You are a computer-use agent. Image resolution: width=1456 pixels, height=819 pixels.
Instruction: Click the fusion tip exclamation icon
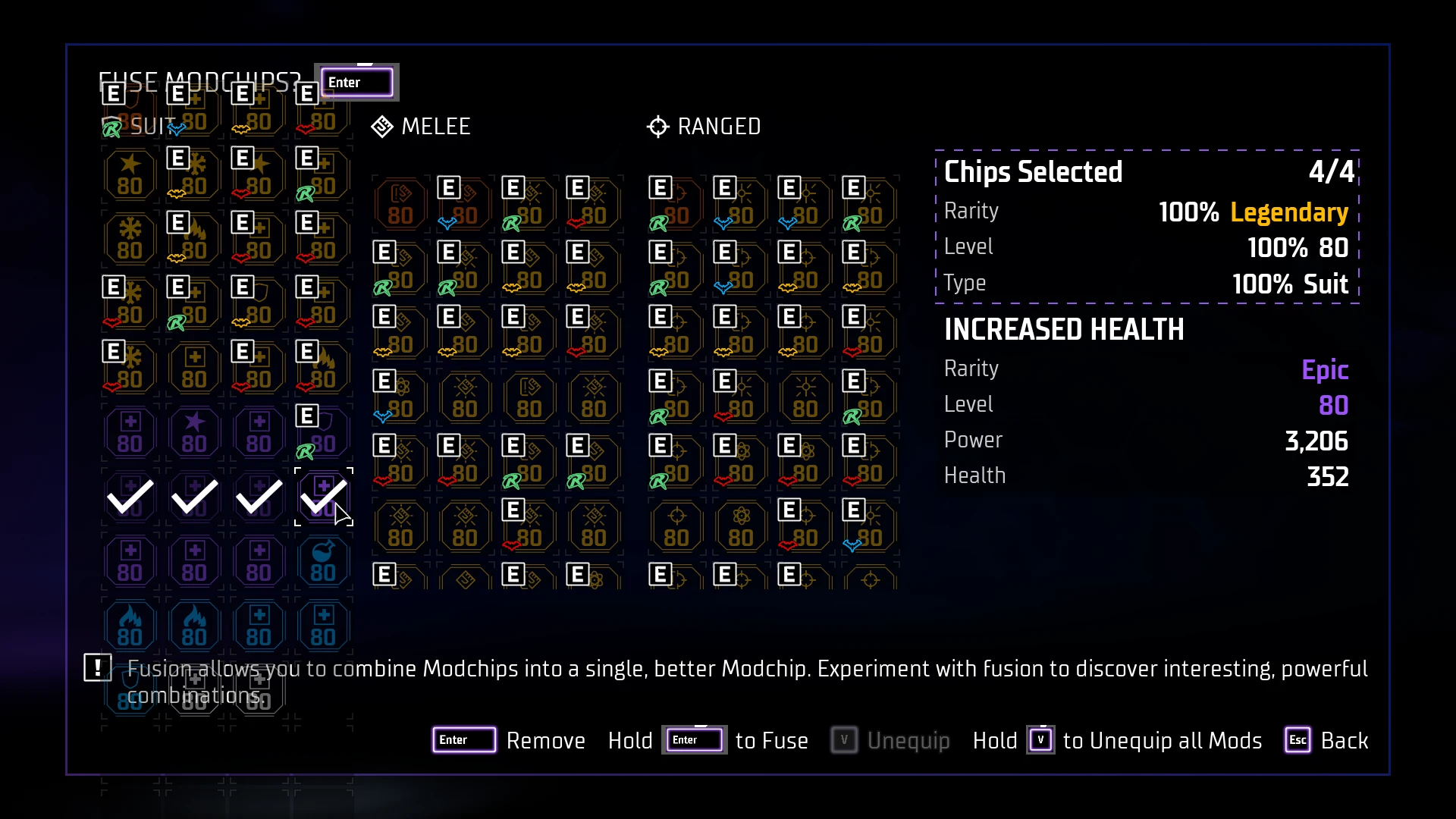click(x=97, y=669)
